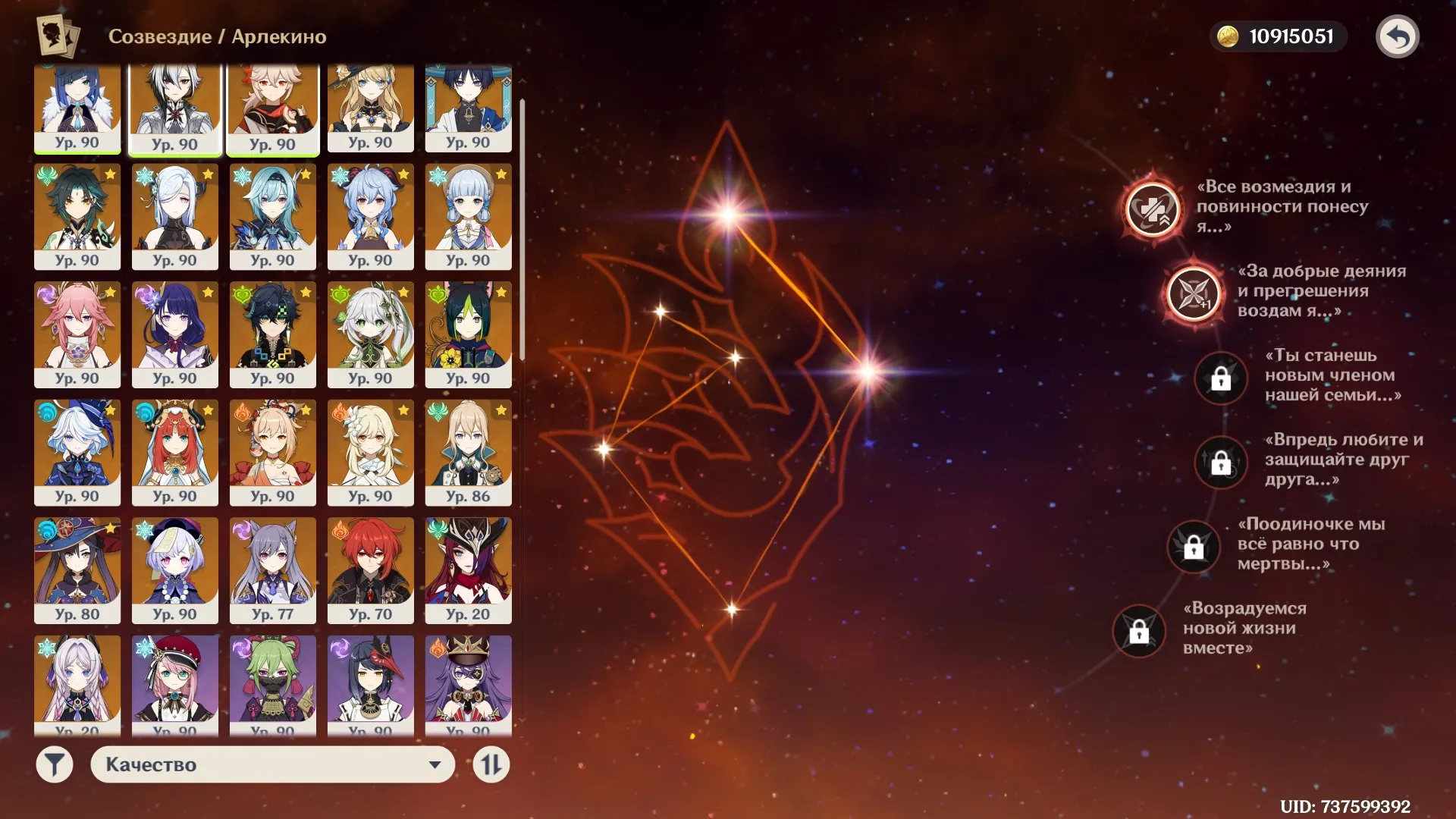Click the locked third constellation node

(1220, 378)
